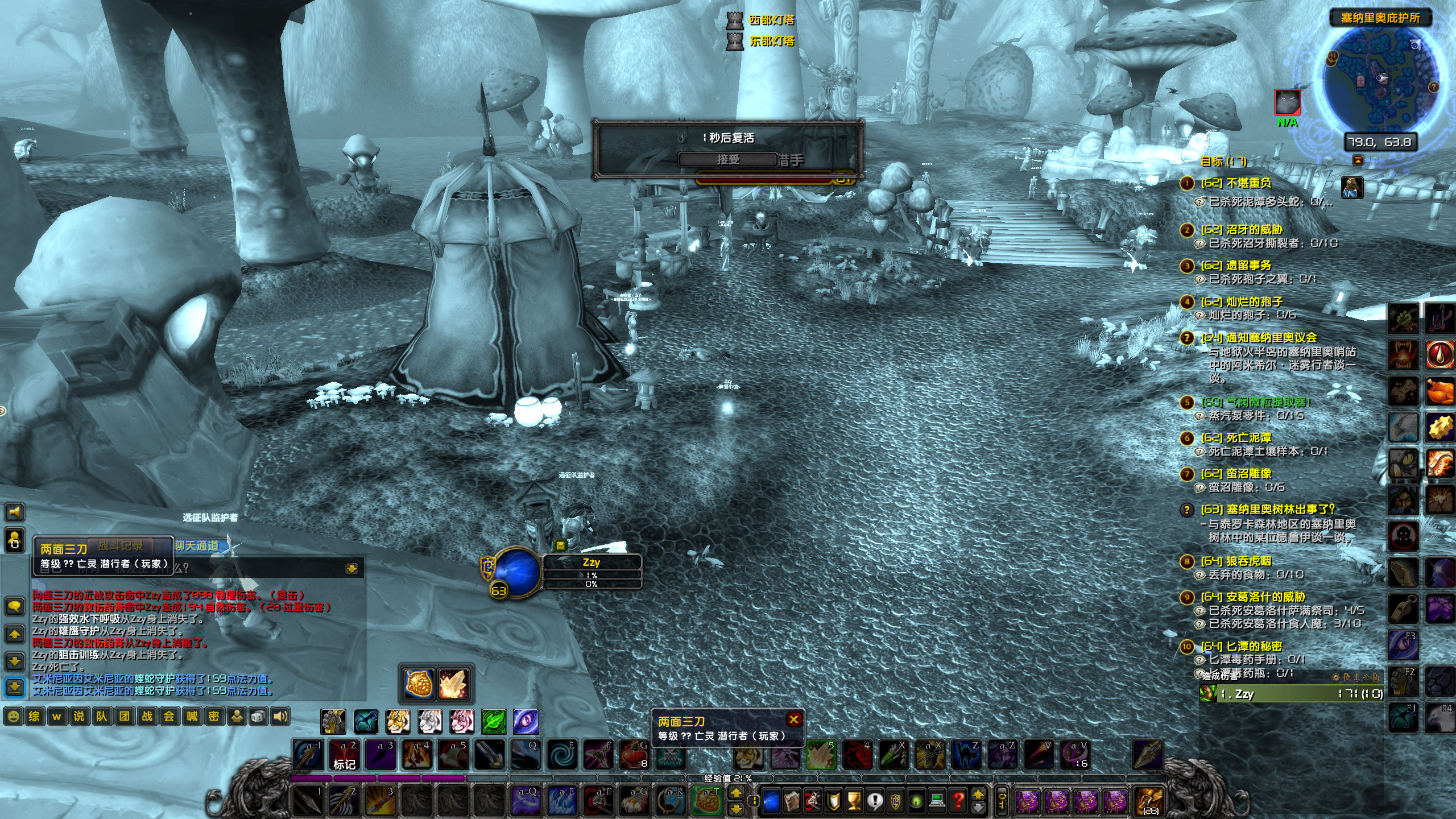The height and width of the screenshot is (819, 1456).
Task: Activate the 标记 hunter's mark ability
Action: pyautogui.click(x=344, y=755)
